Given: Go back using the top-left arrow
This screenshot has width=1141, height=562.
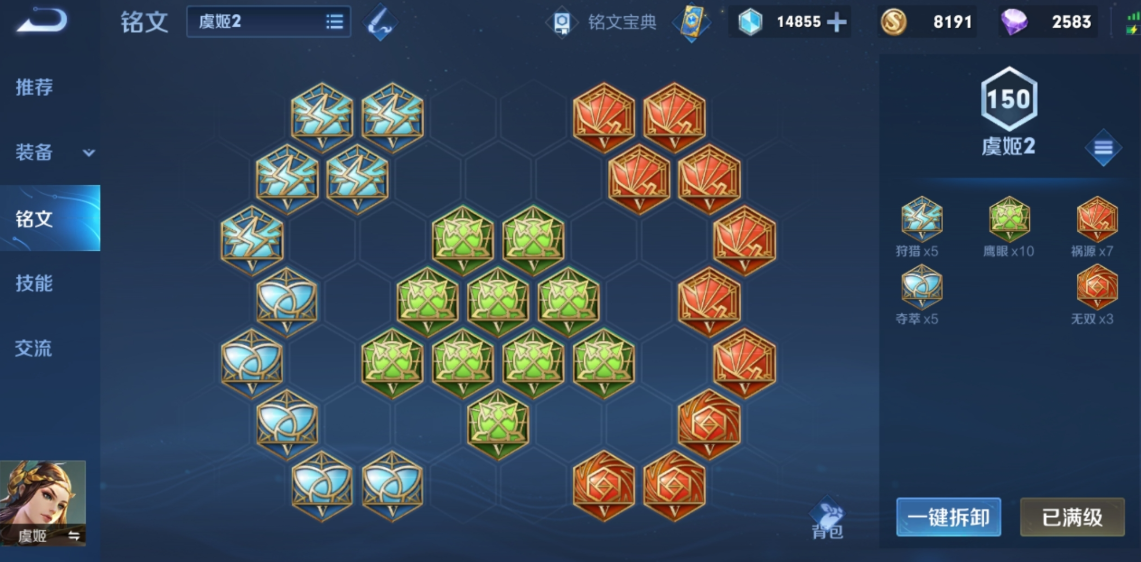Looking at the screenshot, I should [41, 20].
